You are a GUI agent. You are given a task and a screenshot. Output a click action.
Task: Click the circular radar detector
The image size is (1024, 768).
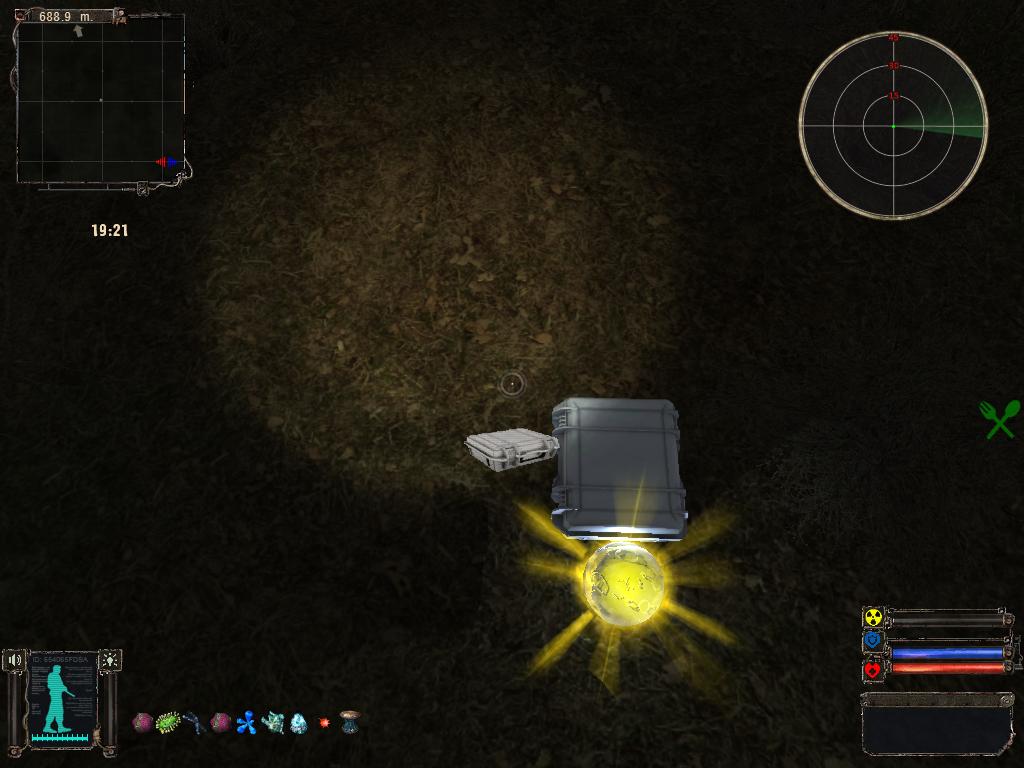pos(893,125)
